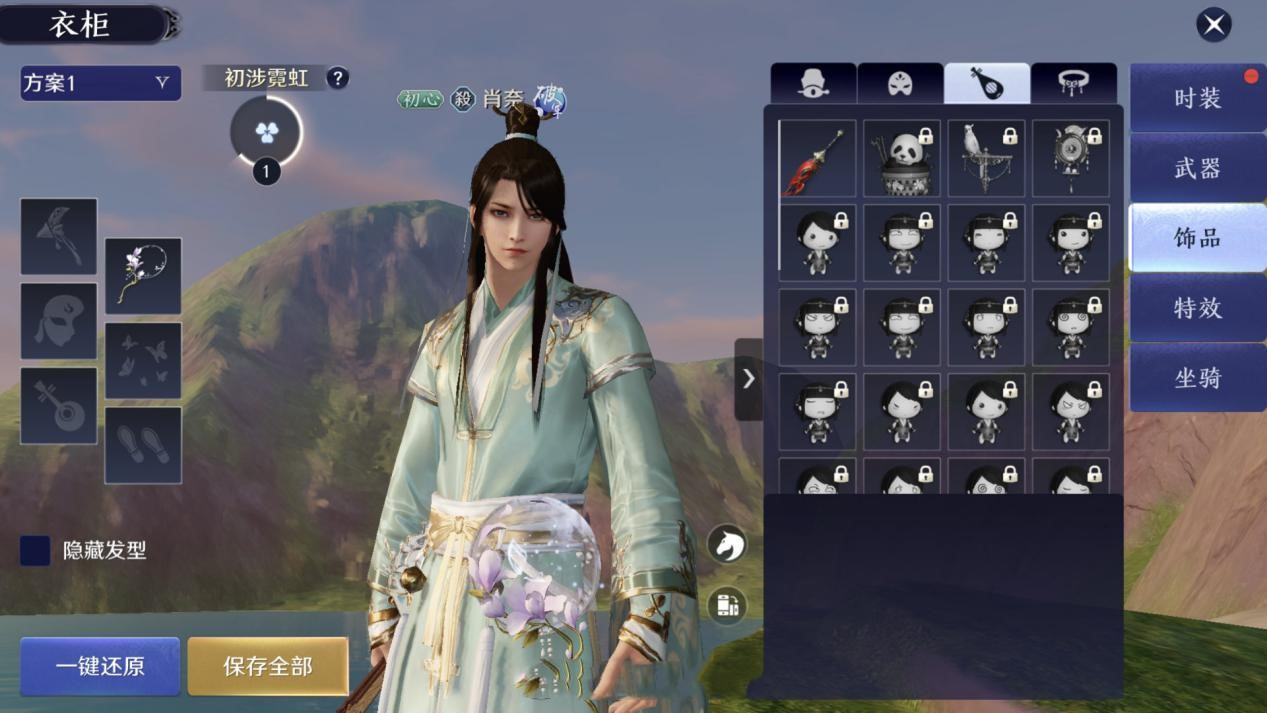Image resolution: width=1267 pixels, height=713 pixels.
Task: Collapse the item panel with the arrow
Action: (748, 379)
